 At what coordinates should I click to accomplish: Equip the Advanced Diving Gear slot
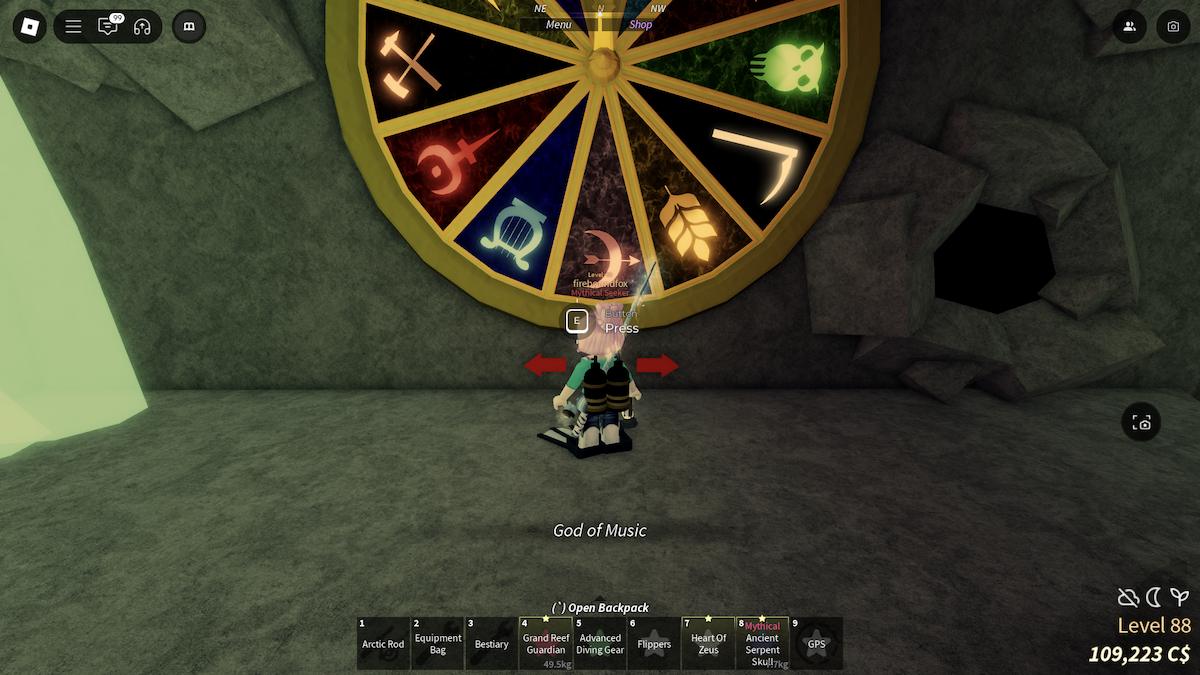600,643
